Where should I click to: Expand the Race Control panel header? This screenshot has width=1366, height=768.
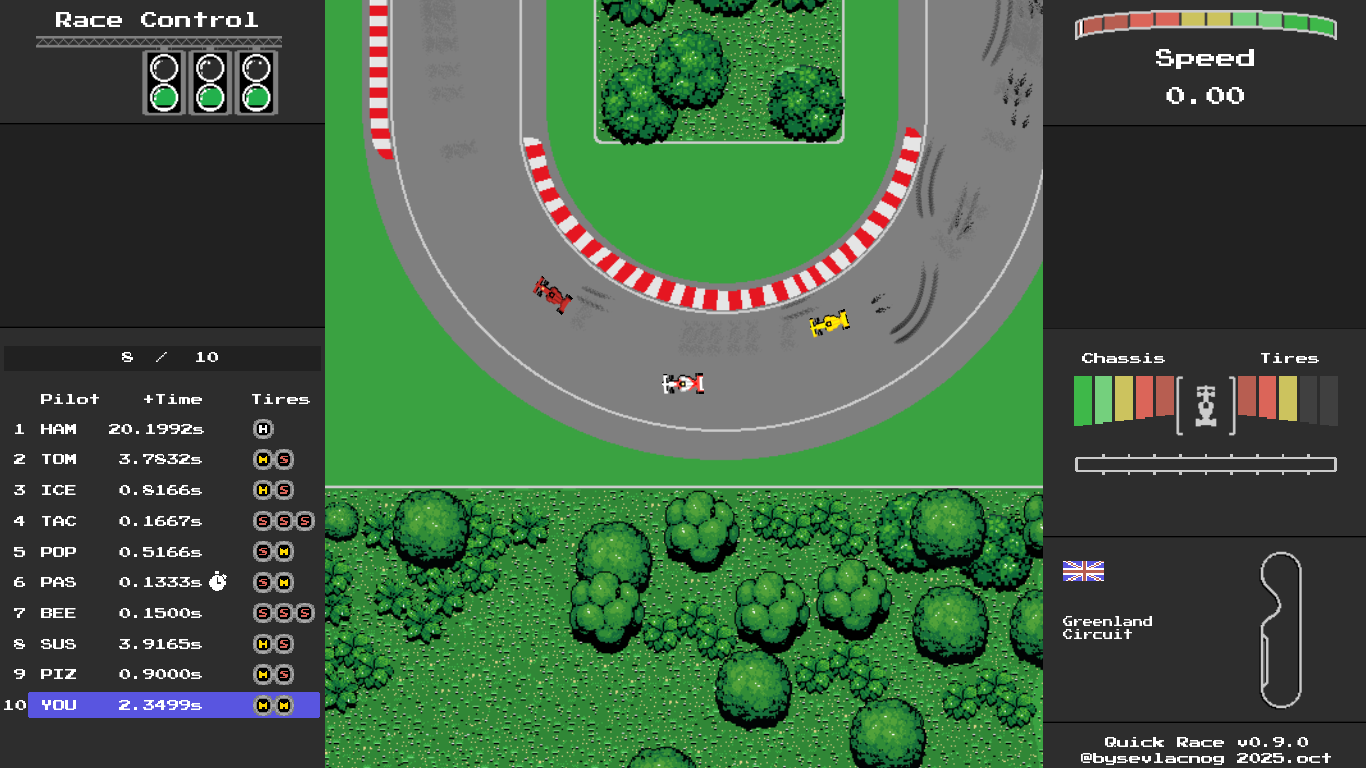tap(155, 19)
